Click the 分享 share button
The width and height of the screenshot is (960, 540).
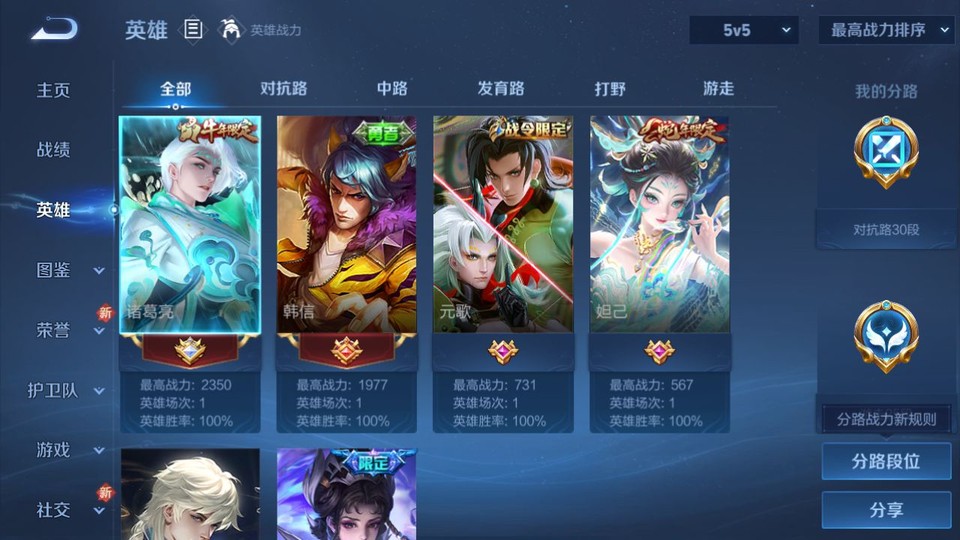pos(886,510)
